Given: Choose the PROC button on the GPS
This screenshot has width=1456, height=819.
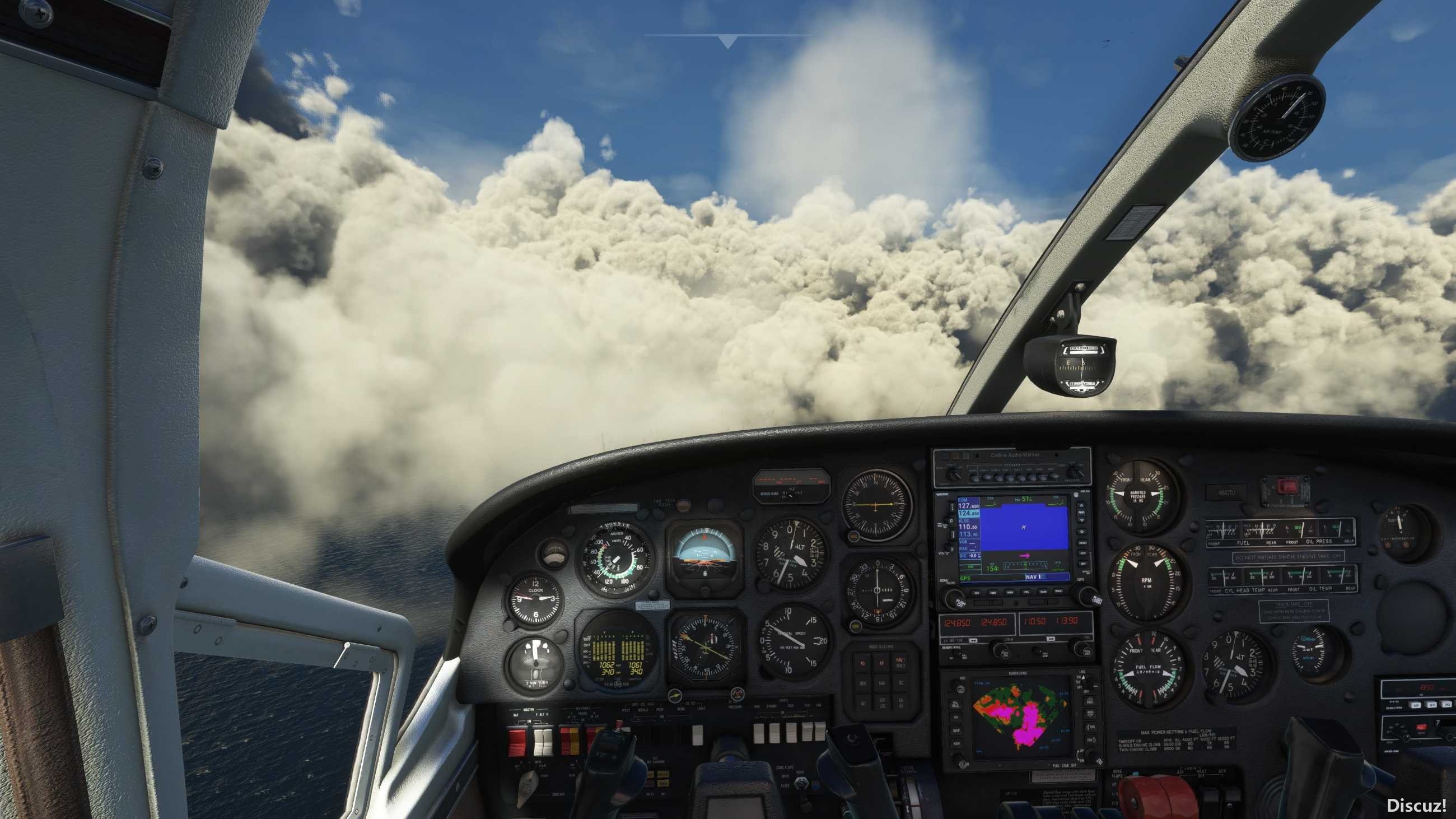Looking at the screenshot, I should coord(1058,592).
